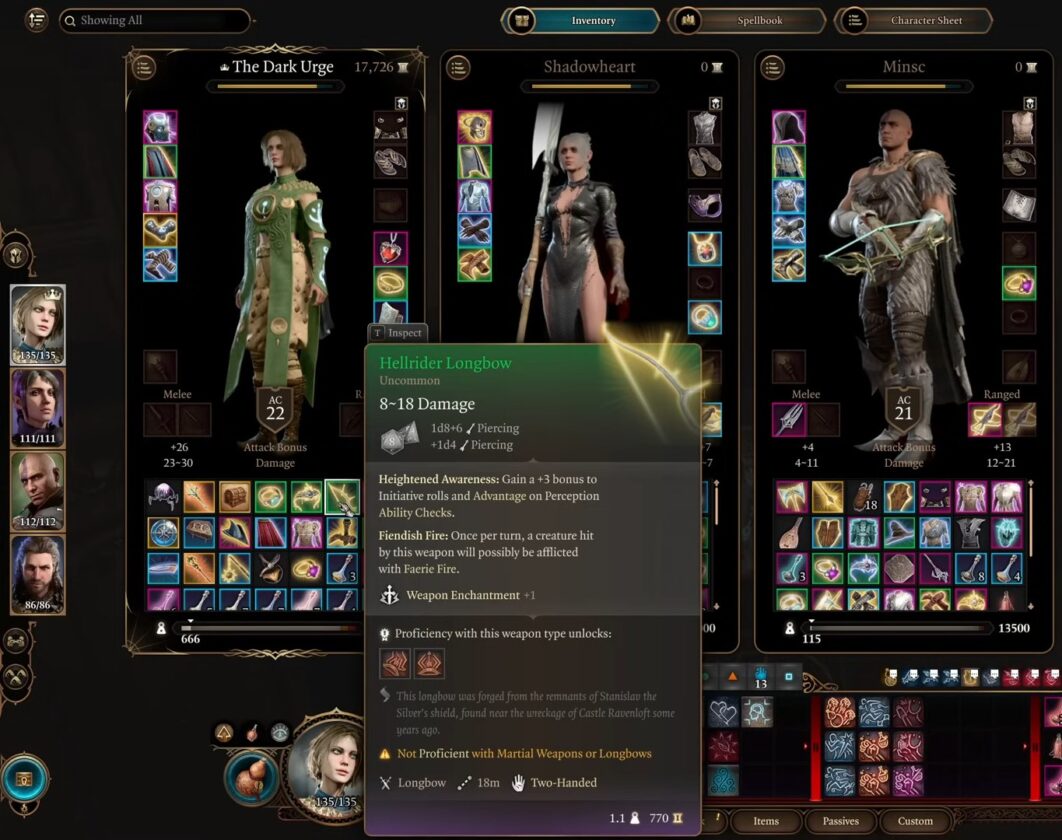The height and width of the screenshot is (840, 1062).
Task: Click Minsc's melee weapon slot
Action: [x=789, y=420]
